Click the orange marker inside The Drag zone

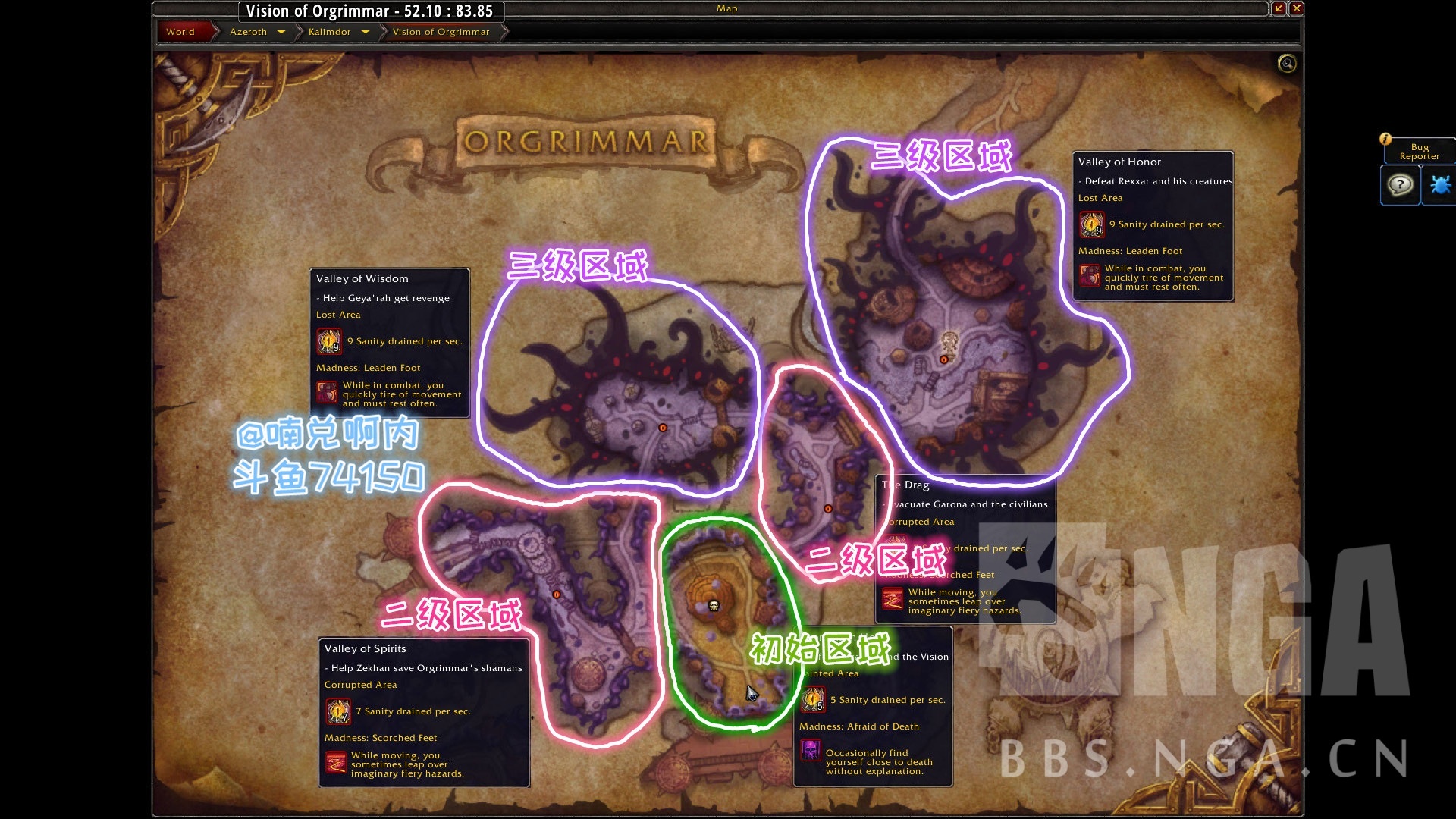[828, 508]
